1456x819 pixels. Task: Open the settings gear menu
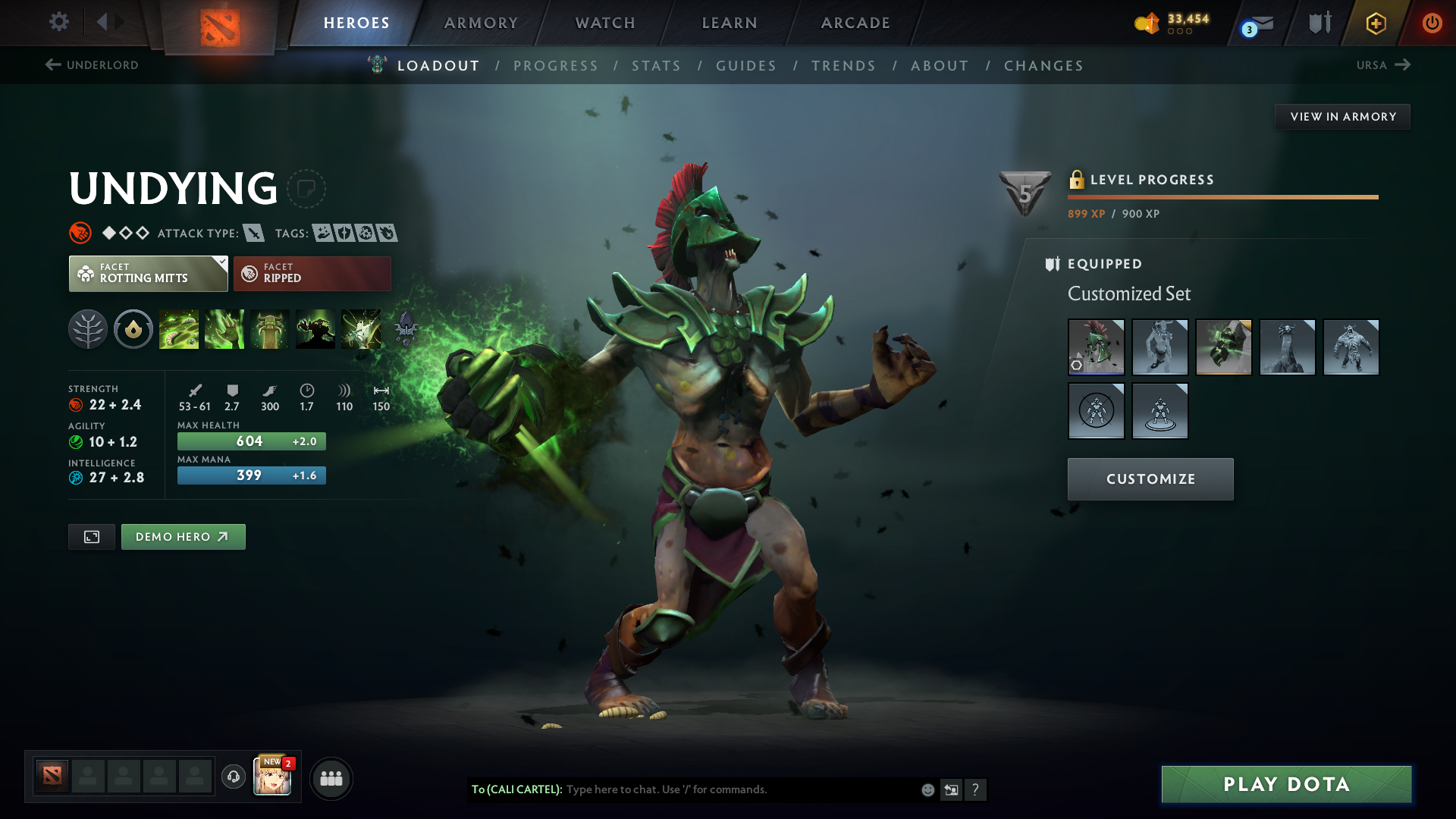(x=59, y=22)
